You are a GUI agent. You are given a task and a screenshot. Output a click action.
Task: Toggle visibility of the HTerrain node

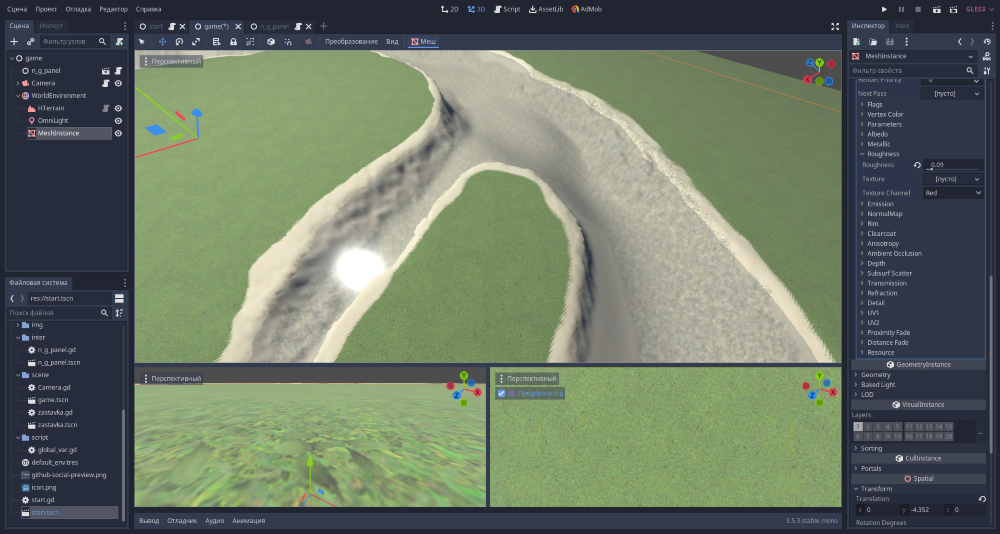[118, 108]
